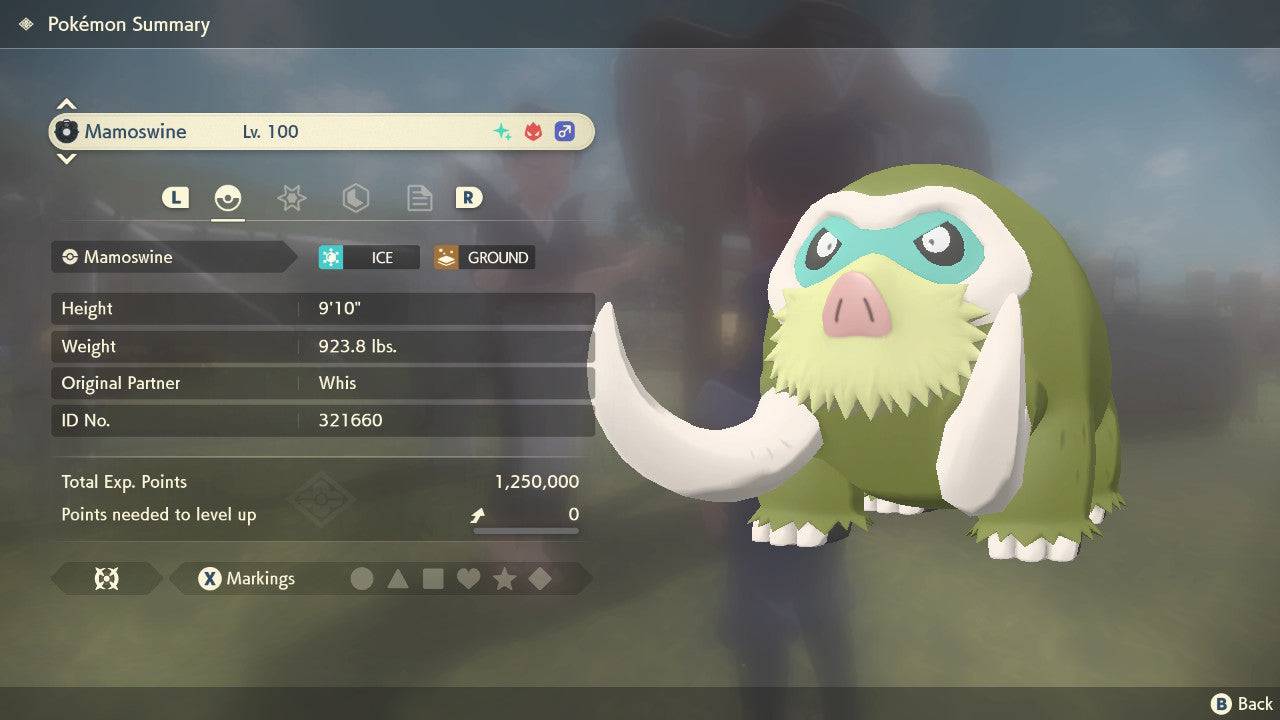Open the Markings option
This screenshot has height=720, width=1280.
pos(247,578)
